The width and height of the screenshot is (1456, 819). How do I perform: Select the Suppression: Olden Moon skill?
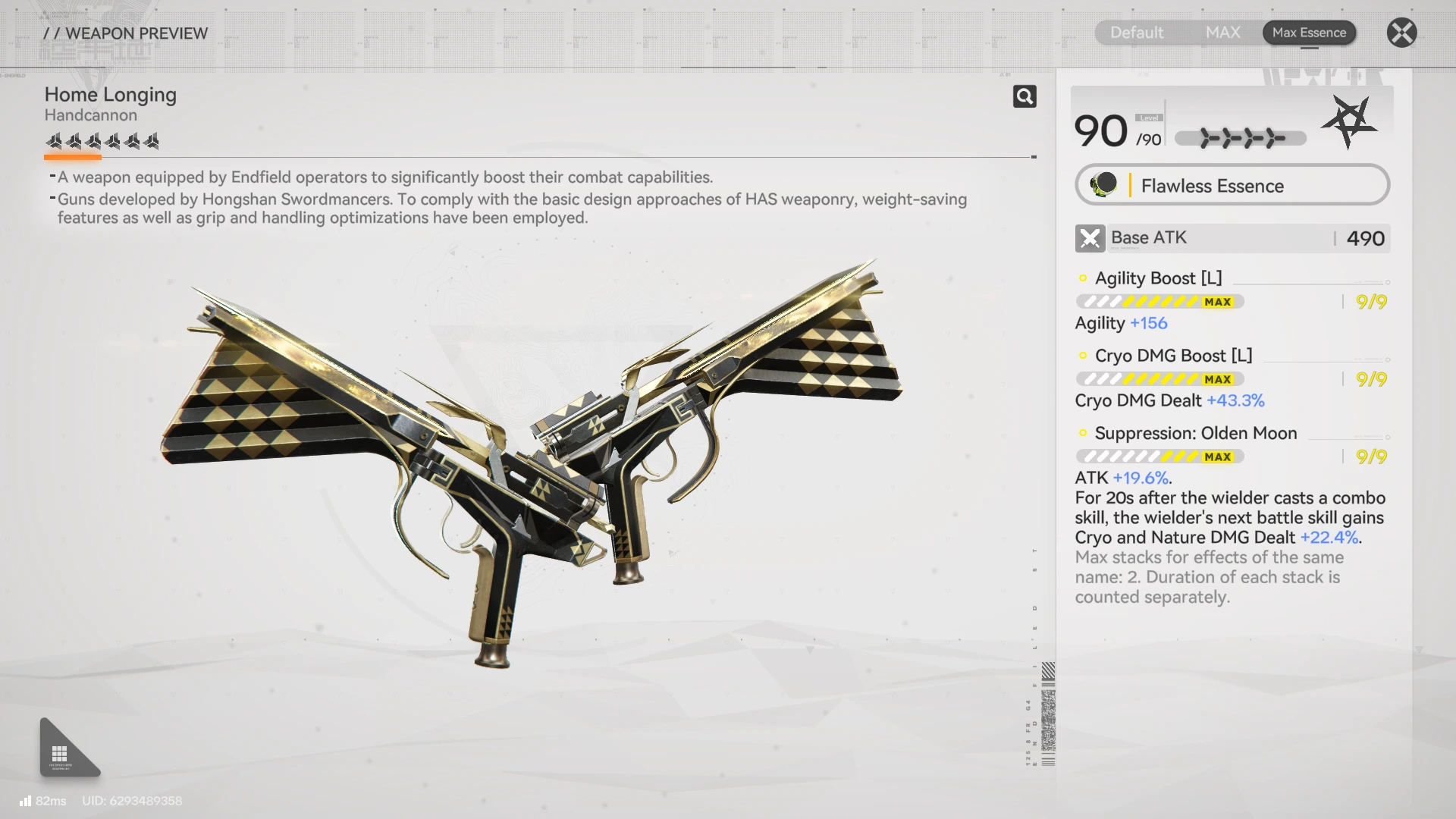point(1195,433)
